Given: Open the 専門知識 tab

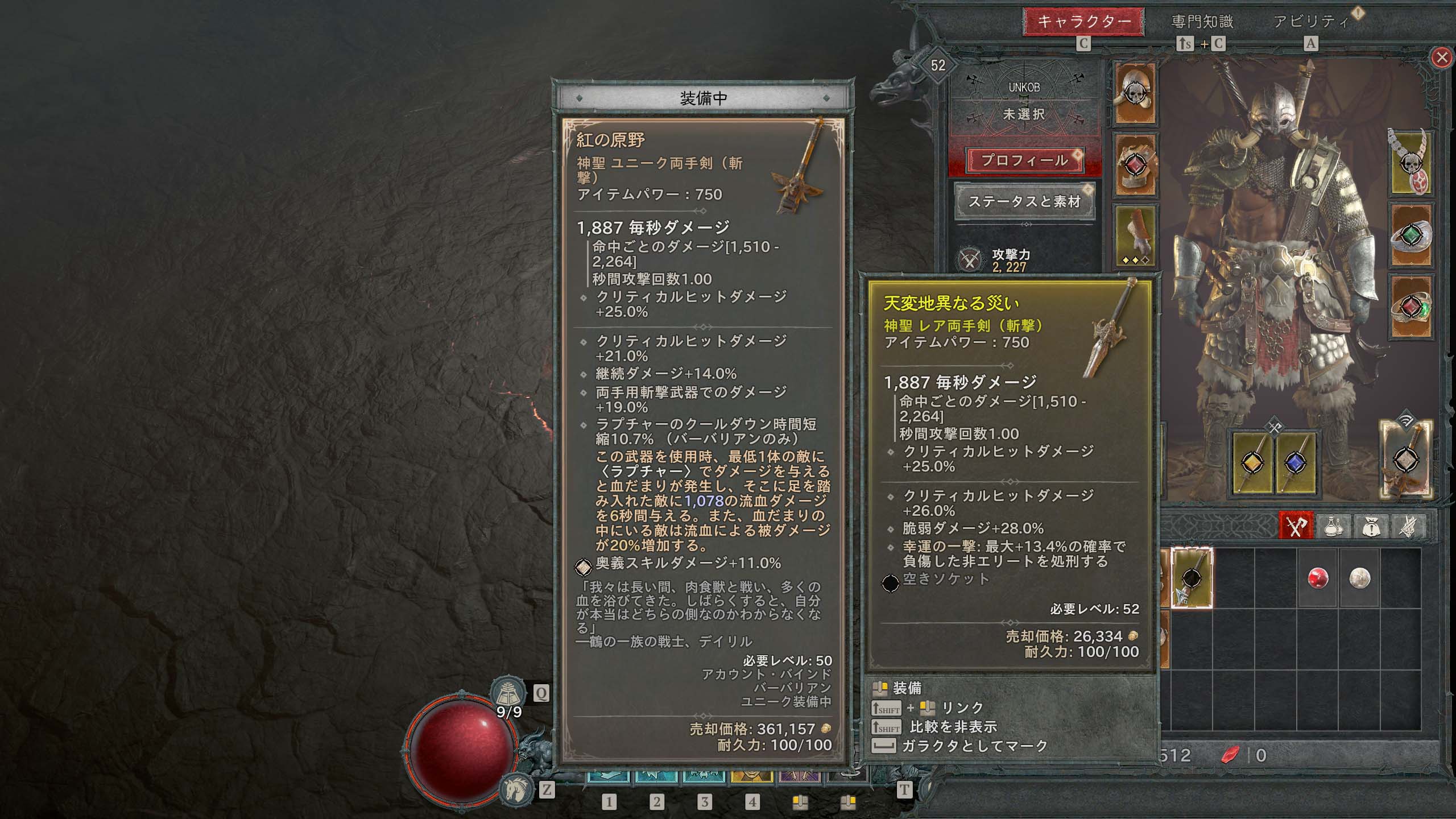Looking at the screenshot, I should tap(1202, 22).
